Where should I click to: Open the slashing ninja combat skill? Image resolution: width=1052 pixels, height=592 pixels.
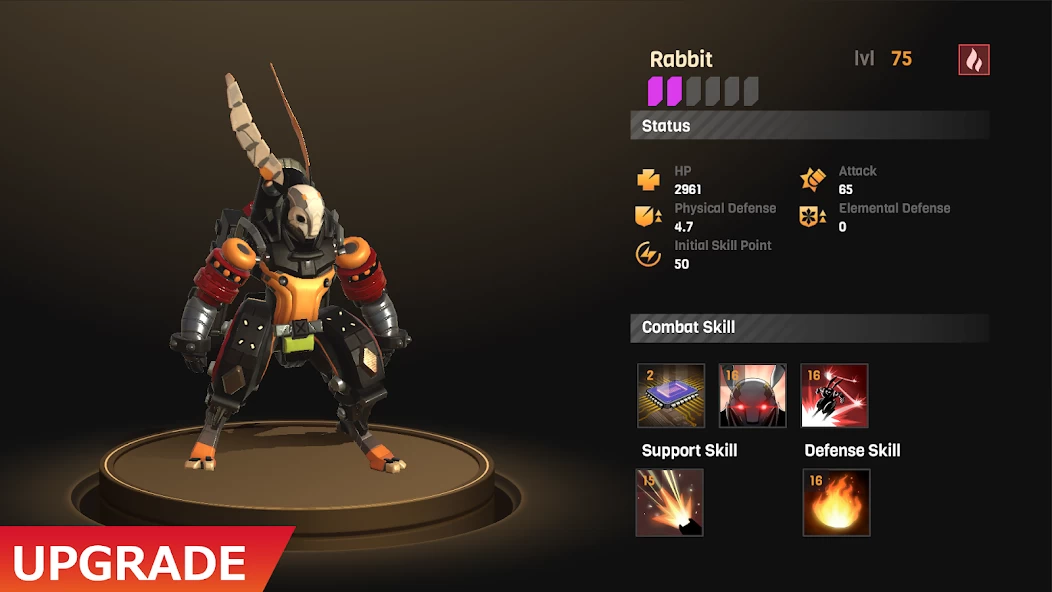tap(835, 396)
